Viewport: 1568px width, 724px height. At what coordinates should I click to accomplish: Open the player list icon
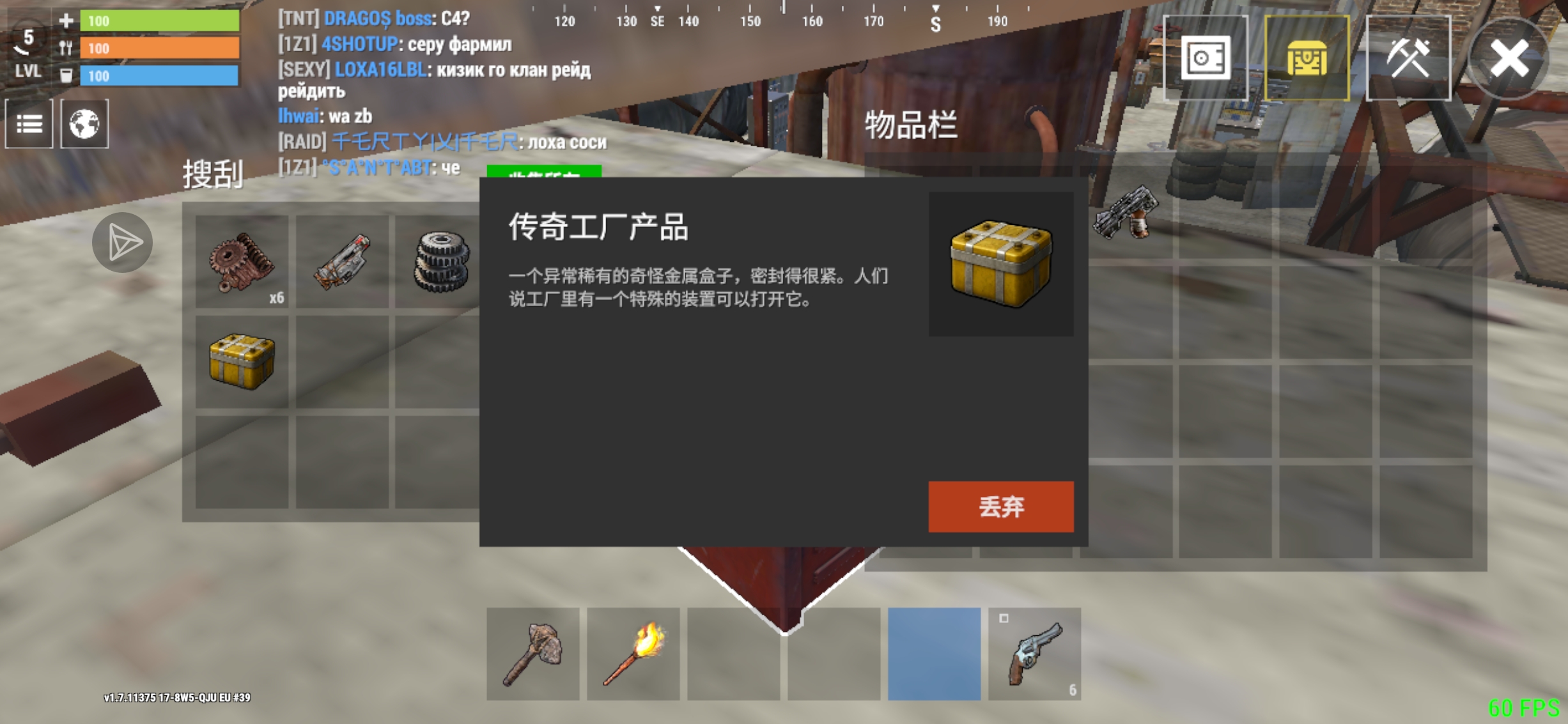click(29, 124)
